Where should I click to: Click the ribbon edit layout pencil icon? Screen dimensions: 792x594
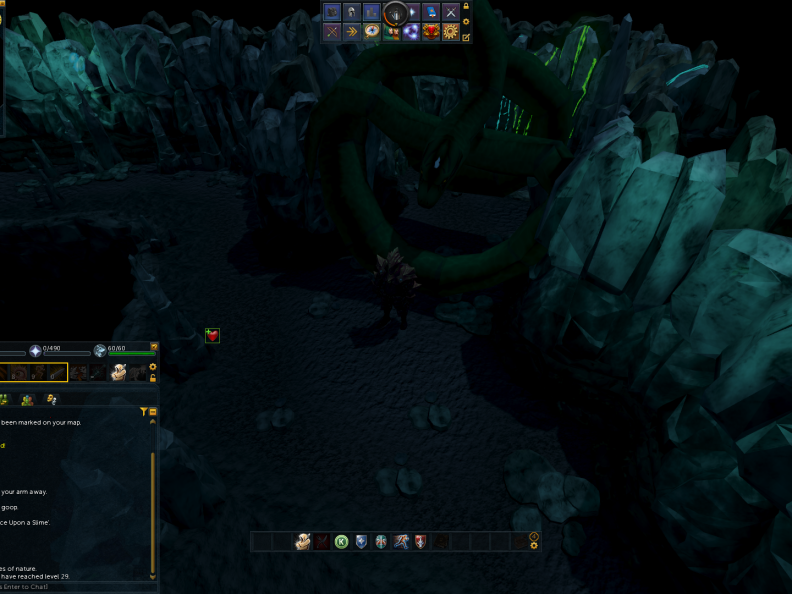click(x=466, y=38)
